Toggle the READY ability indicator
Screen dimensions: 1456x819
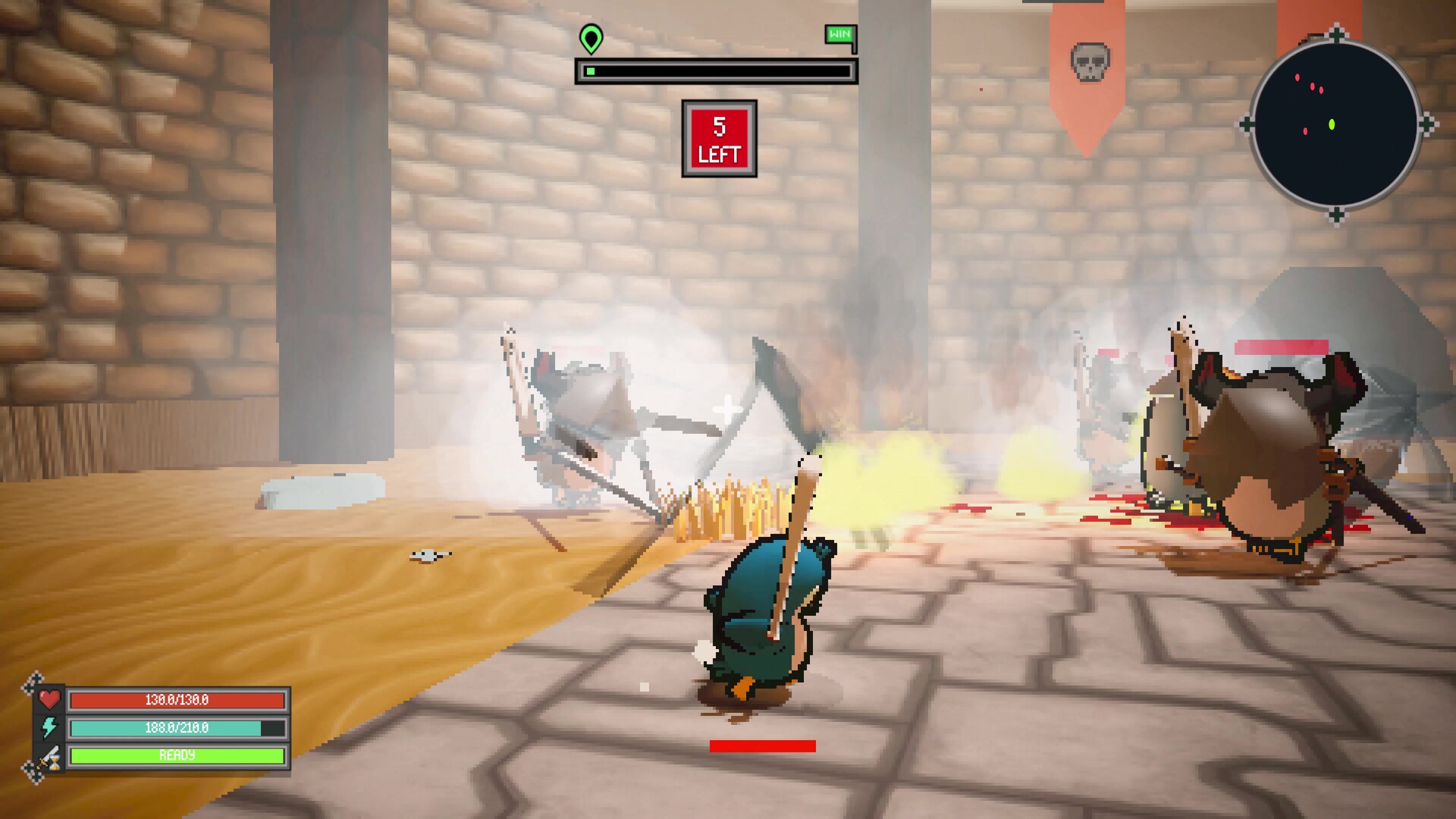pos(176,755)
